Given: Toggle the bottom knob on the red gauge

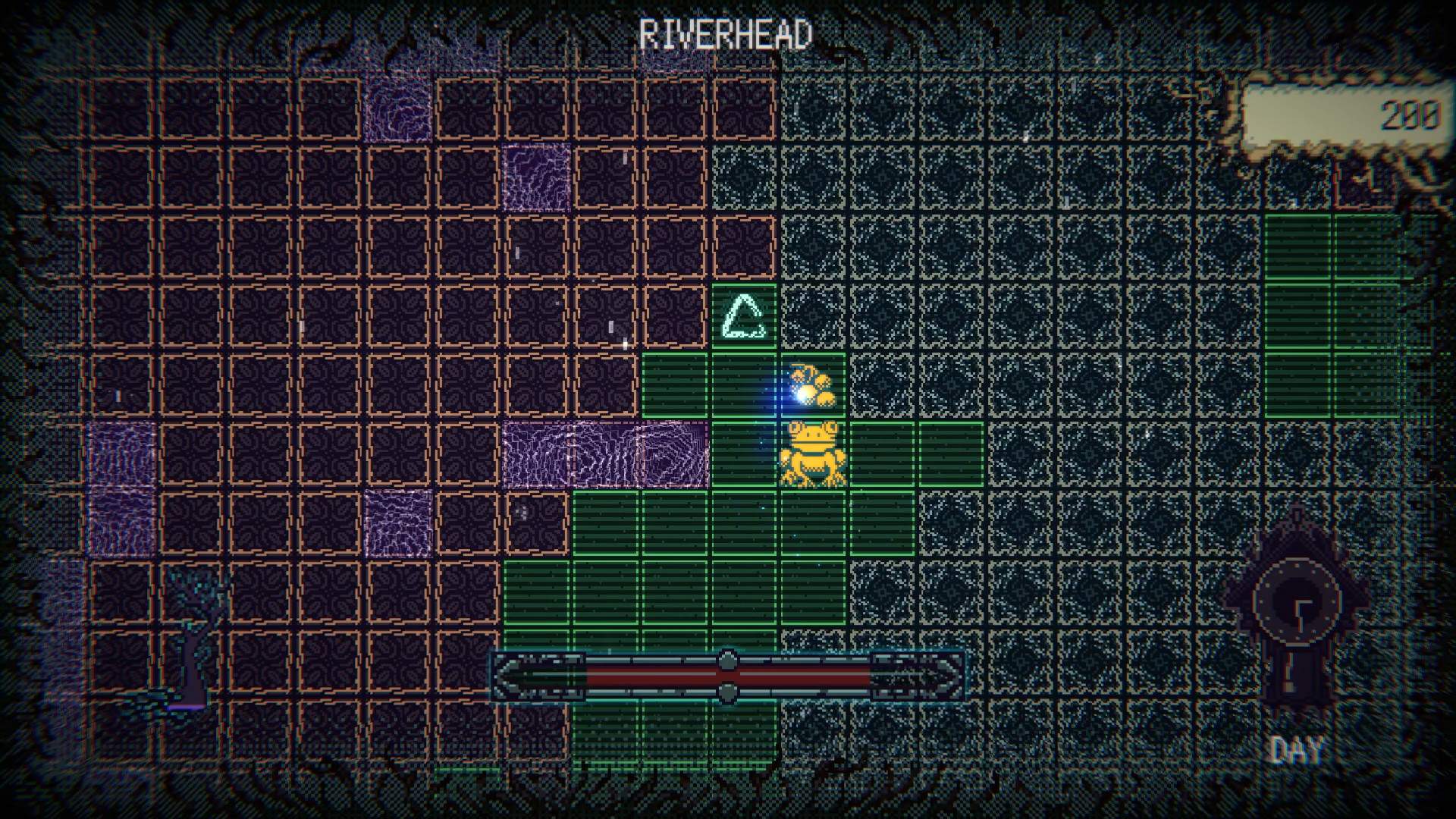Looking at the screenshot, I should (x=728, y=692).
